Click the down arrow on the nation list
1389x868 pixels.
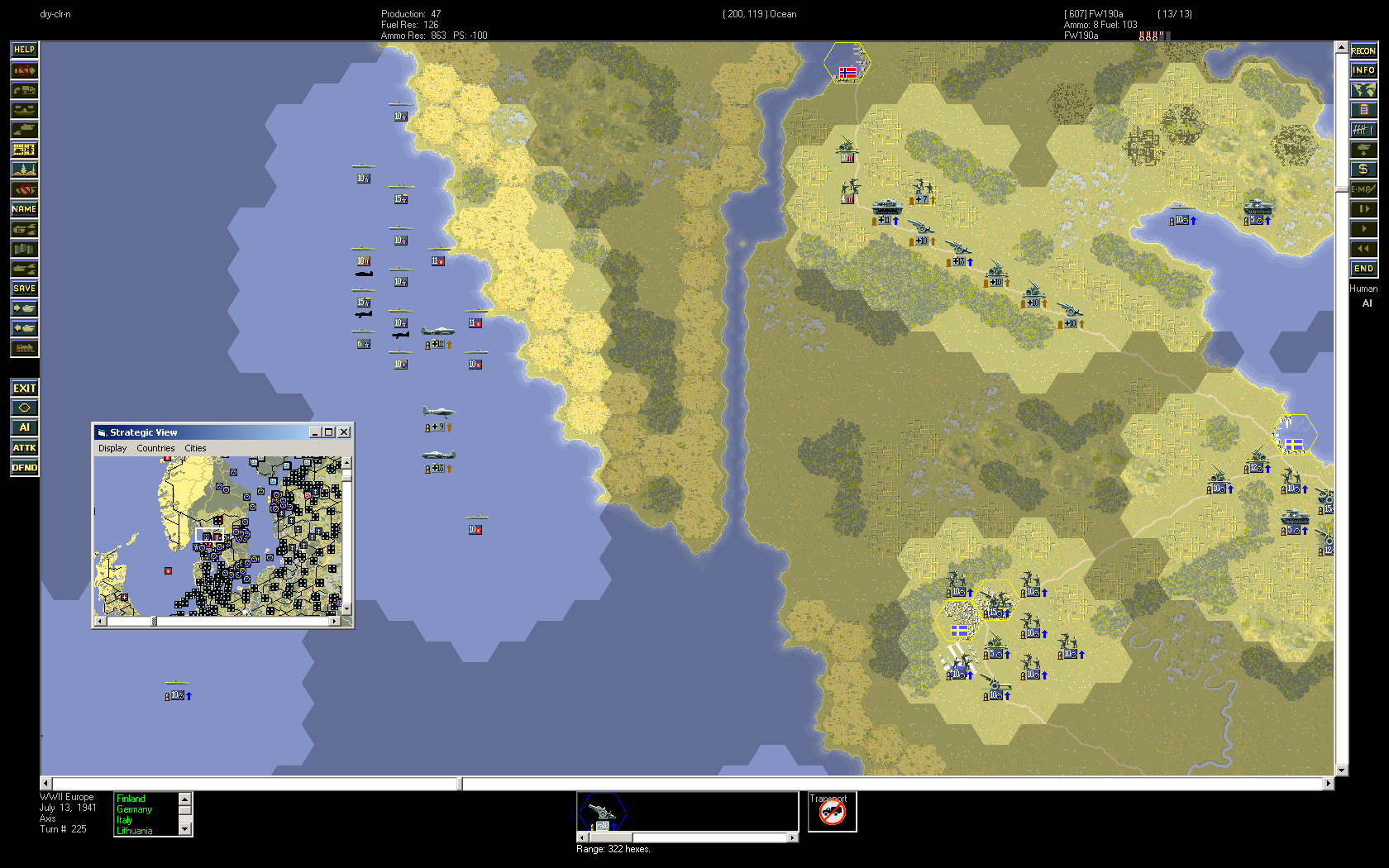tap(186, 827)
